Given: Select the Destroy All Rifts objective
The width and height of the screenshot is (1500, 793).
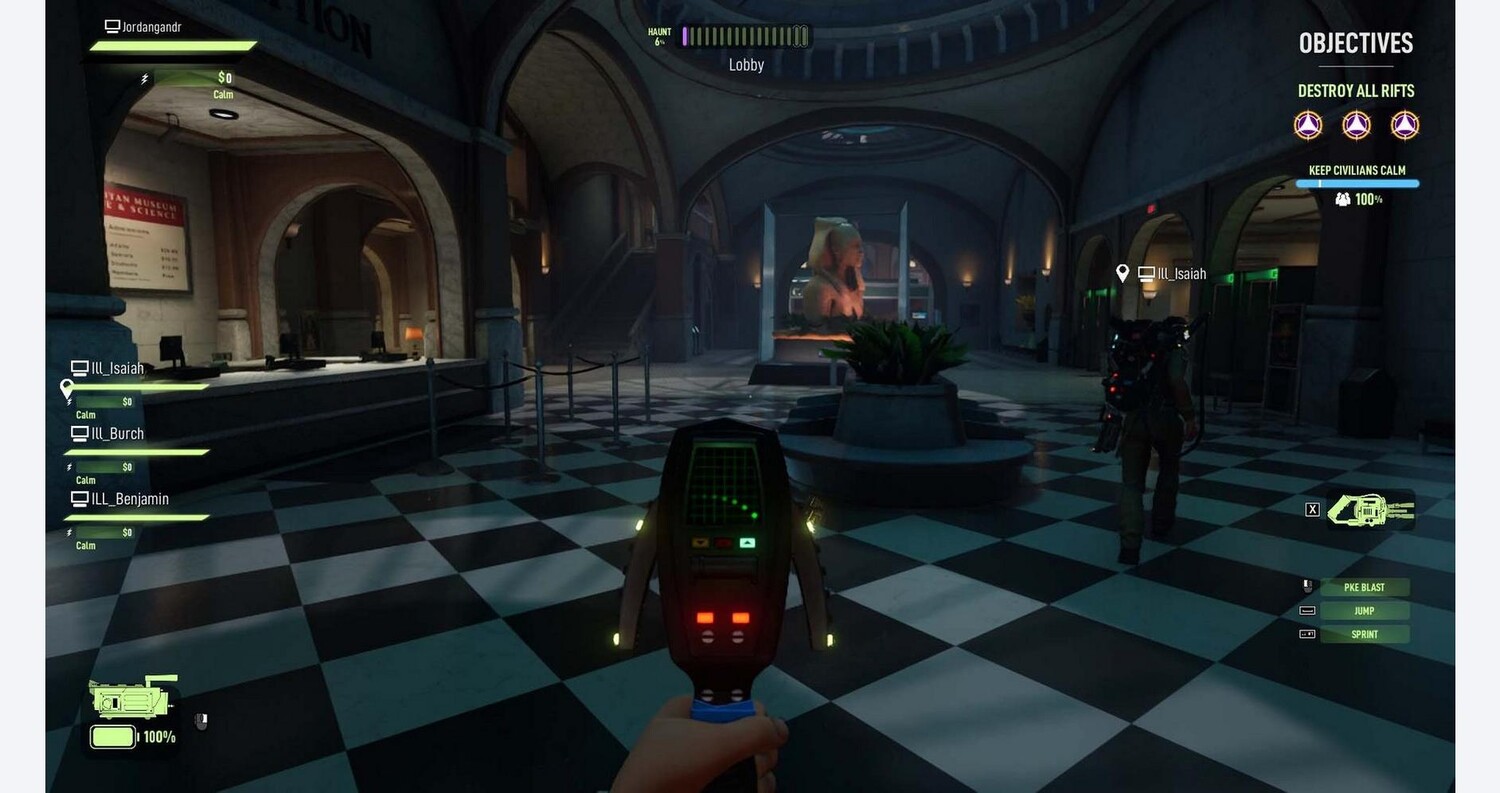Looking at the screenshot, I should [1355, 91].
